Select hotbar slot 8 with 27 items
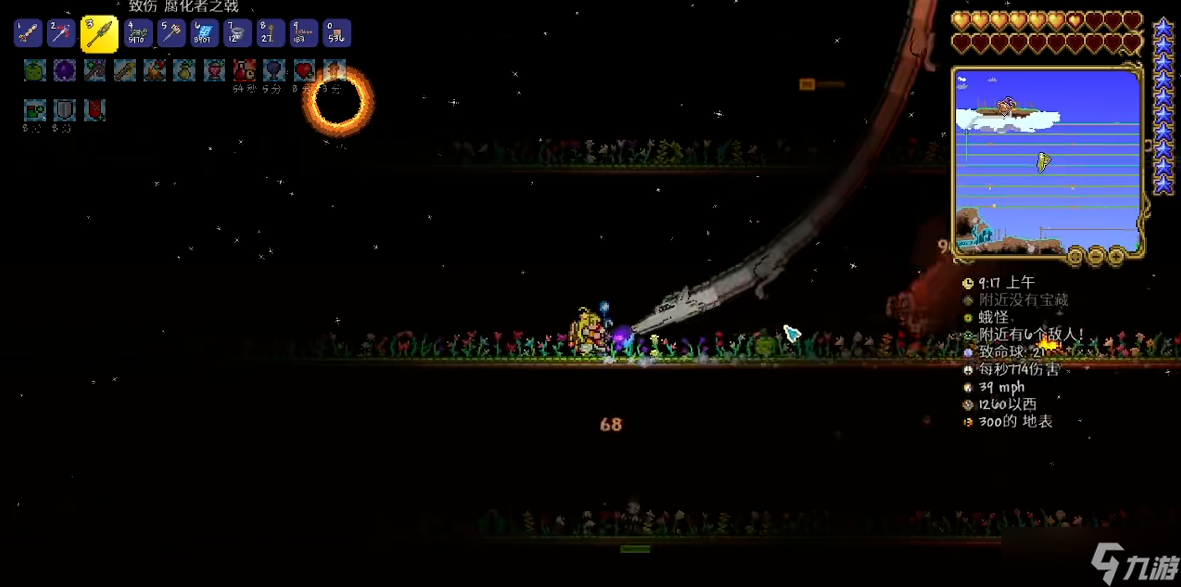Screen dimensions: 1181x587 (x=270, y=34)
